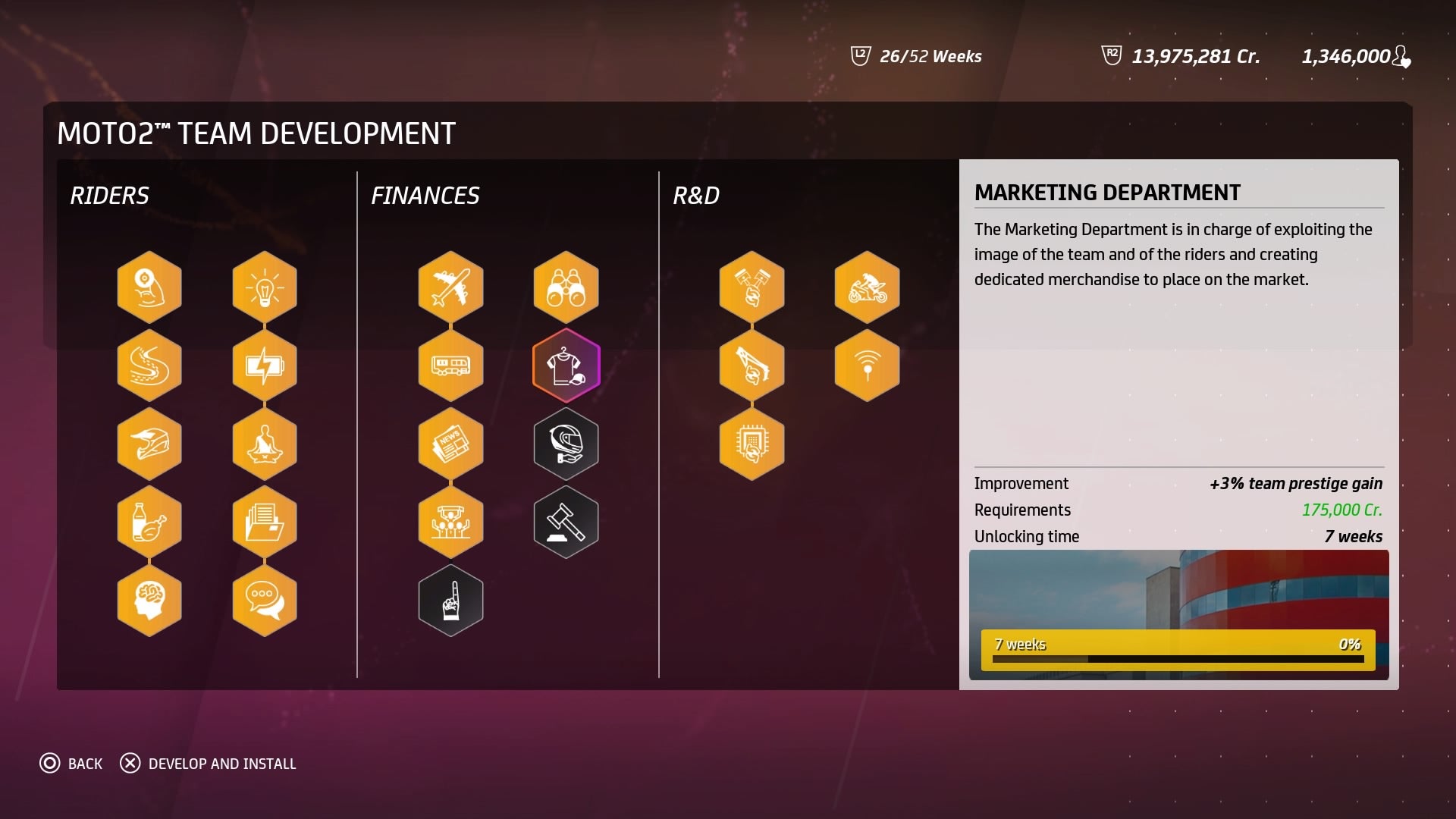Select the team bus upgrade icon
The height and width of the screenshot is (819, 1456).
450,366
